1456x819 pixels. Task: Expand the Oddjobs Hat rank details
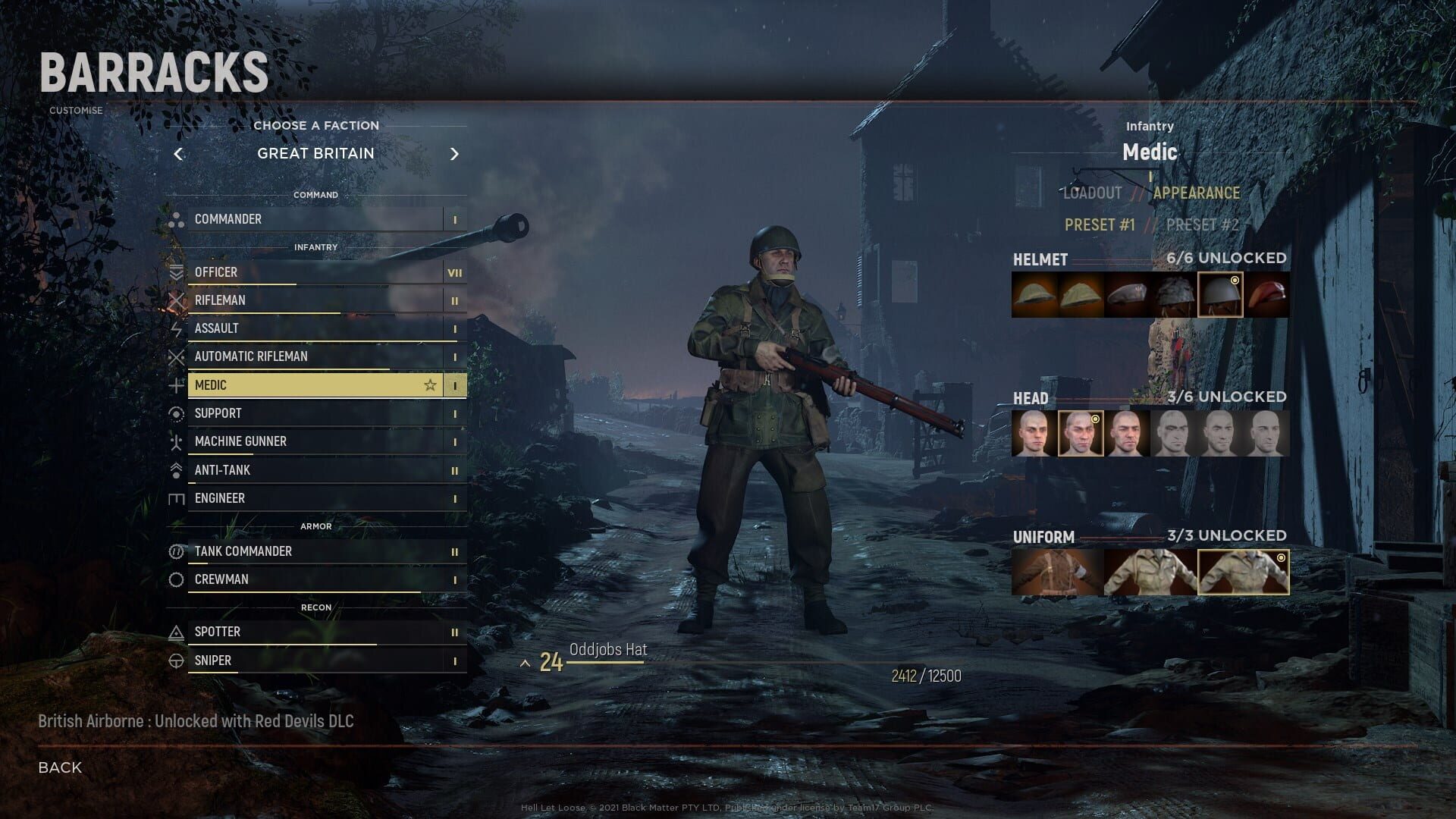[525, 661]
